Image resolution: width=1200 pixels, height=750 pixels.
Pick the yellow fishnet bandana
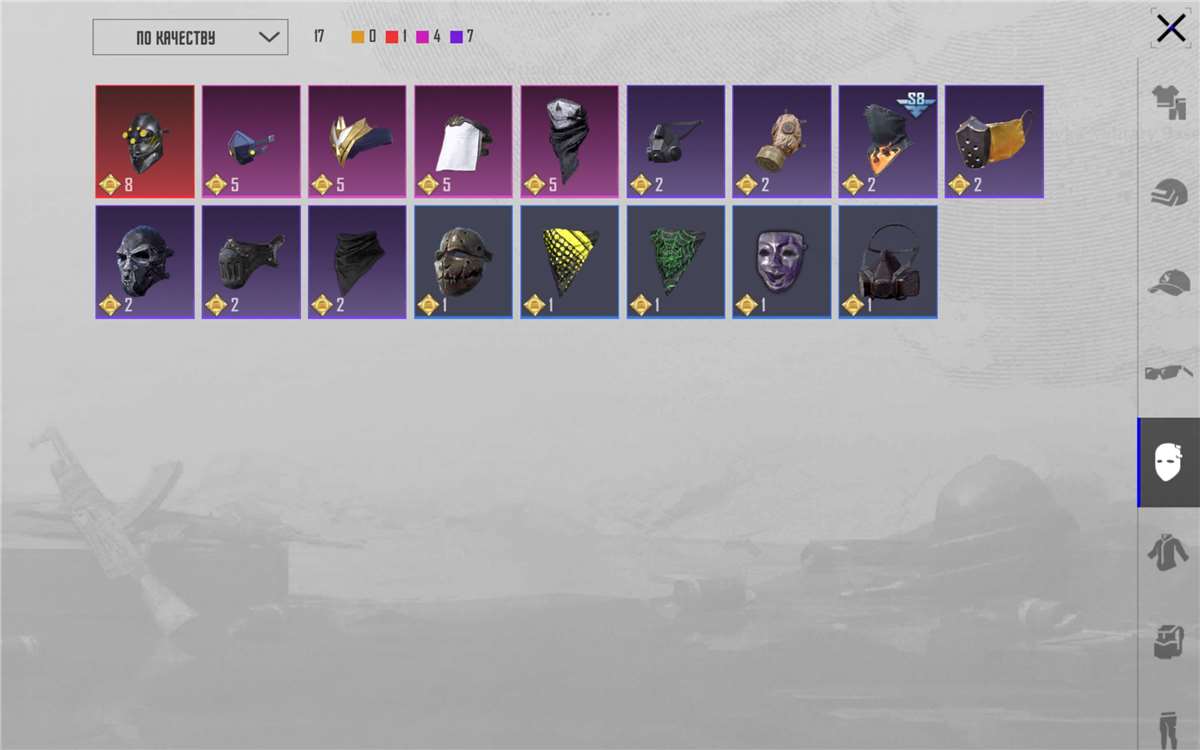tap(569, 262)
